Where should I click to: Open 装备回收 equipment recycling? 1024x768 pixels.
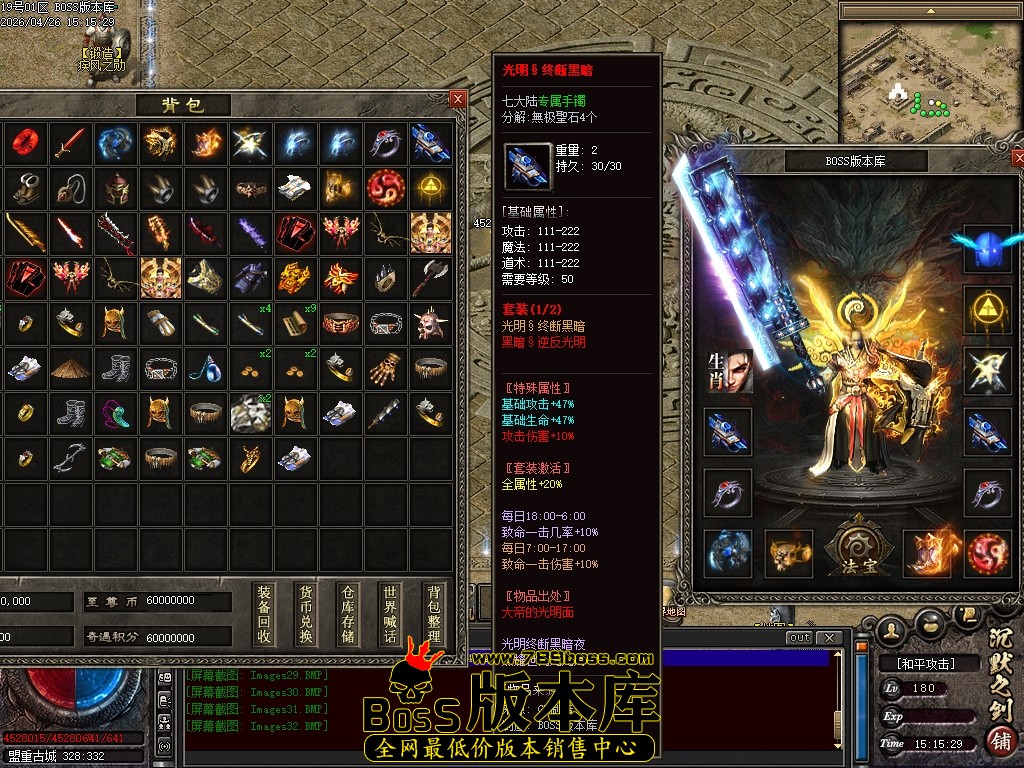[x=264, y=614]
